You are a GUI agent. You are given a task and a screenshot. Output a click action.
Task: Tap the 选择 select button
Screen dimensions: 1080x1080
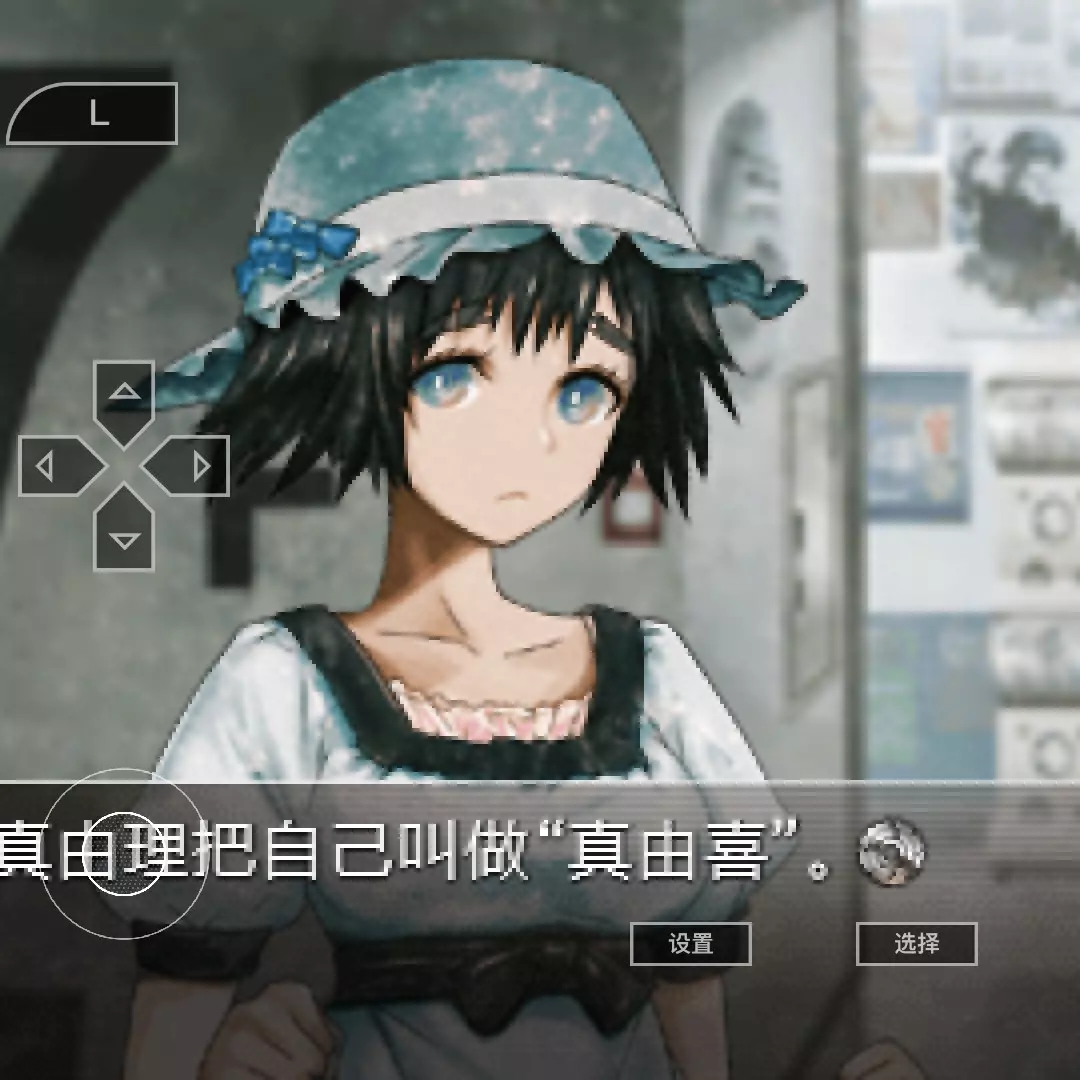point(916,944)
